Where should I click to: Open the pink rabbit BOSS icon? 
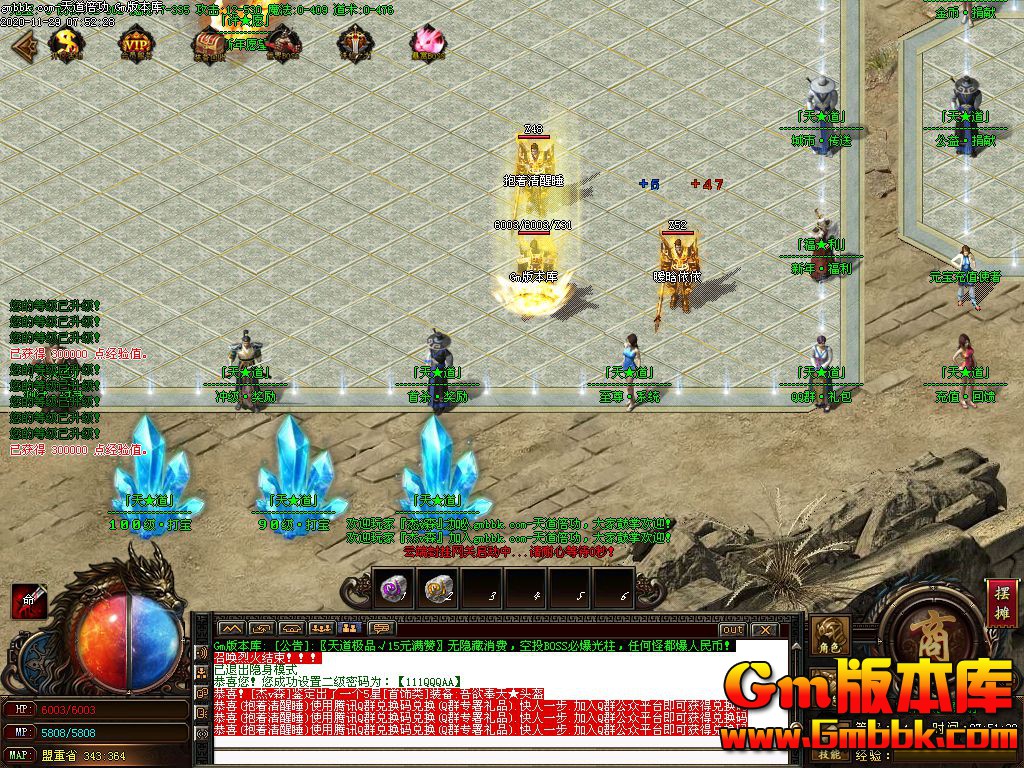point(427,43)
